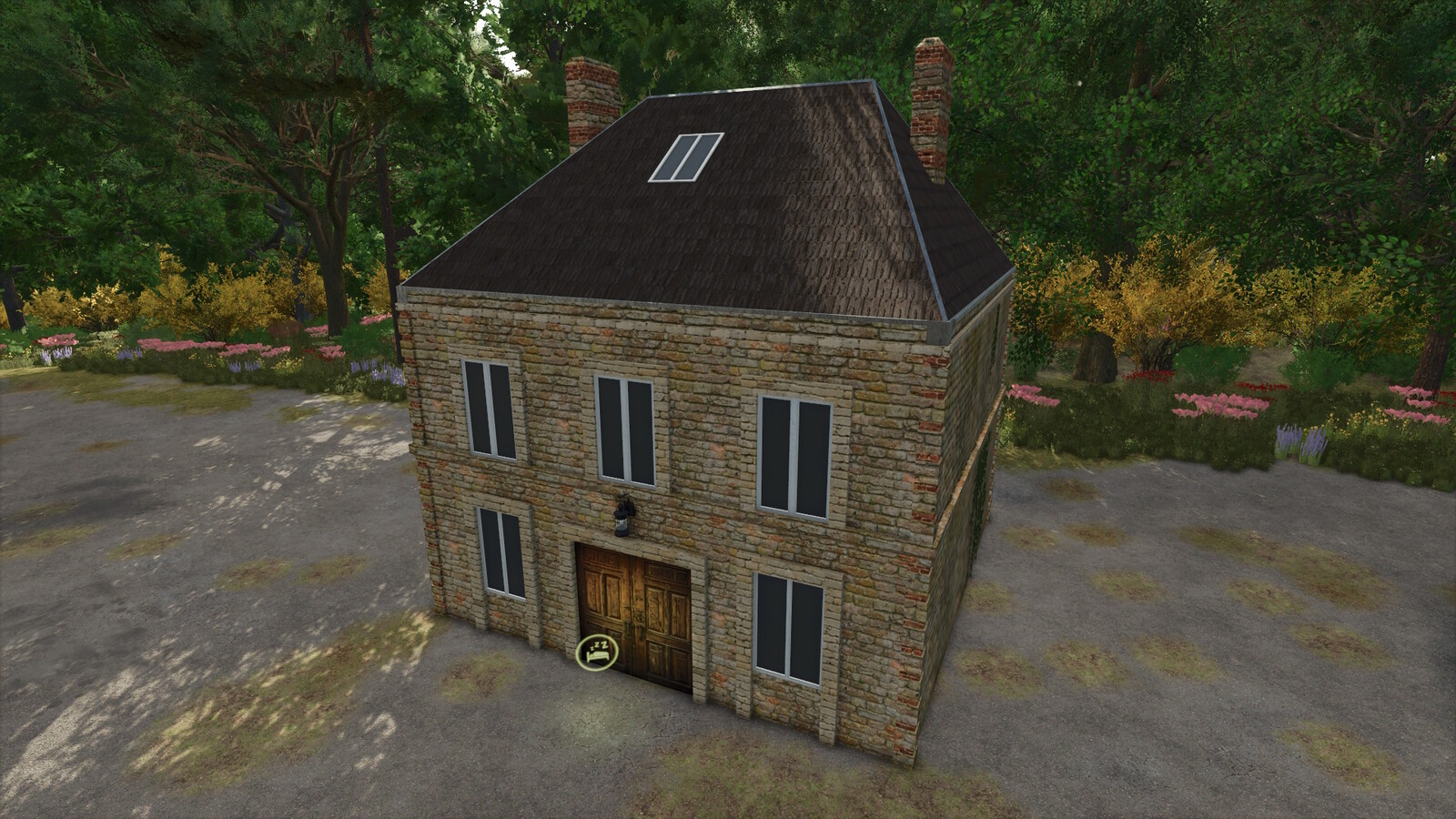
Task: Tap the bed icon inside the yellow circle
Action: coord(598,655)
